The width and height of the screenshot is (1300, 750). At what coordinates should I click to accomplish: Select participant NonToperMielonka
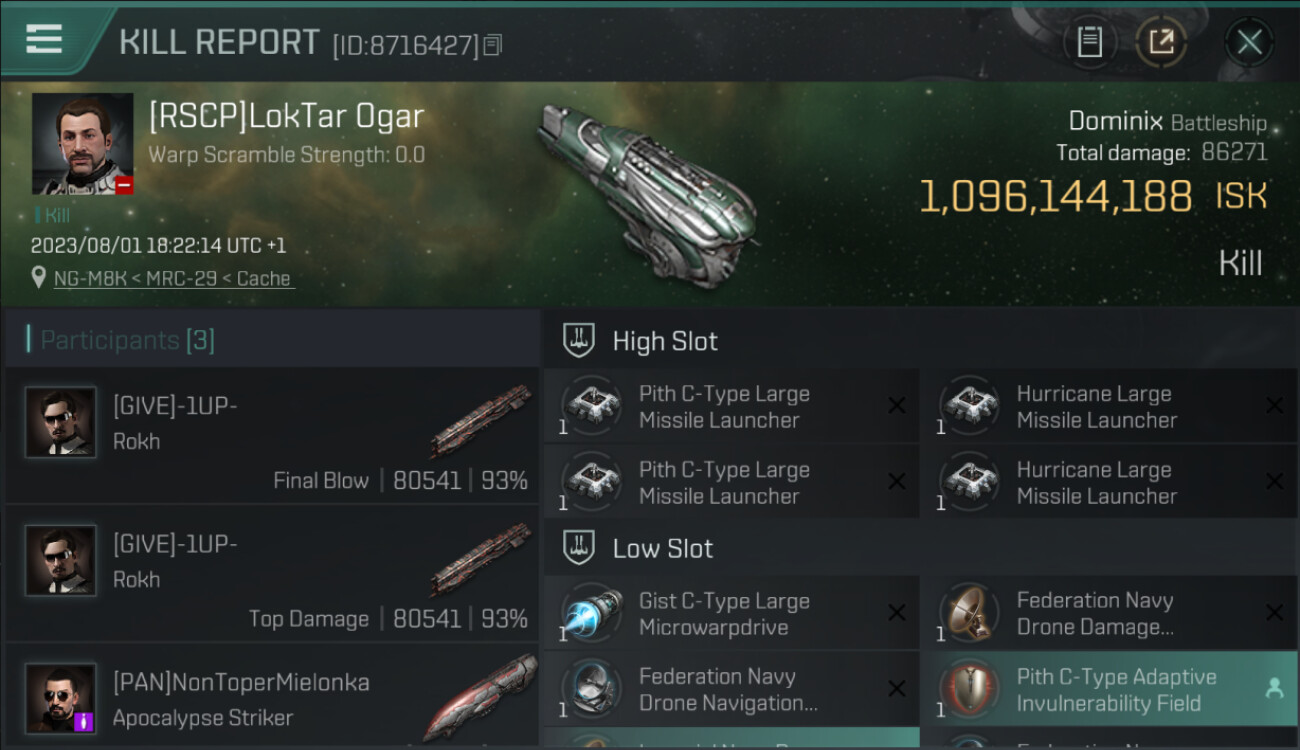coord(272,698)
